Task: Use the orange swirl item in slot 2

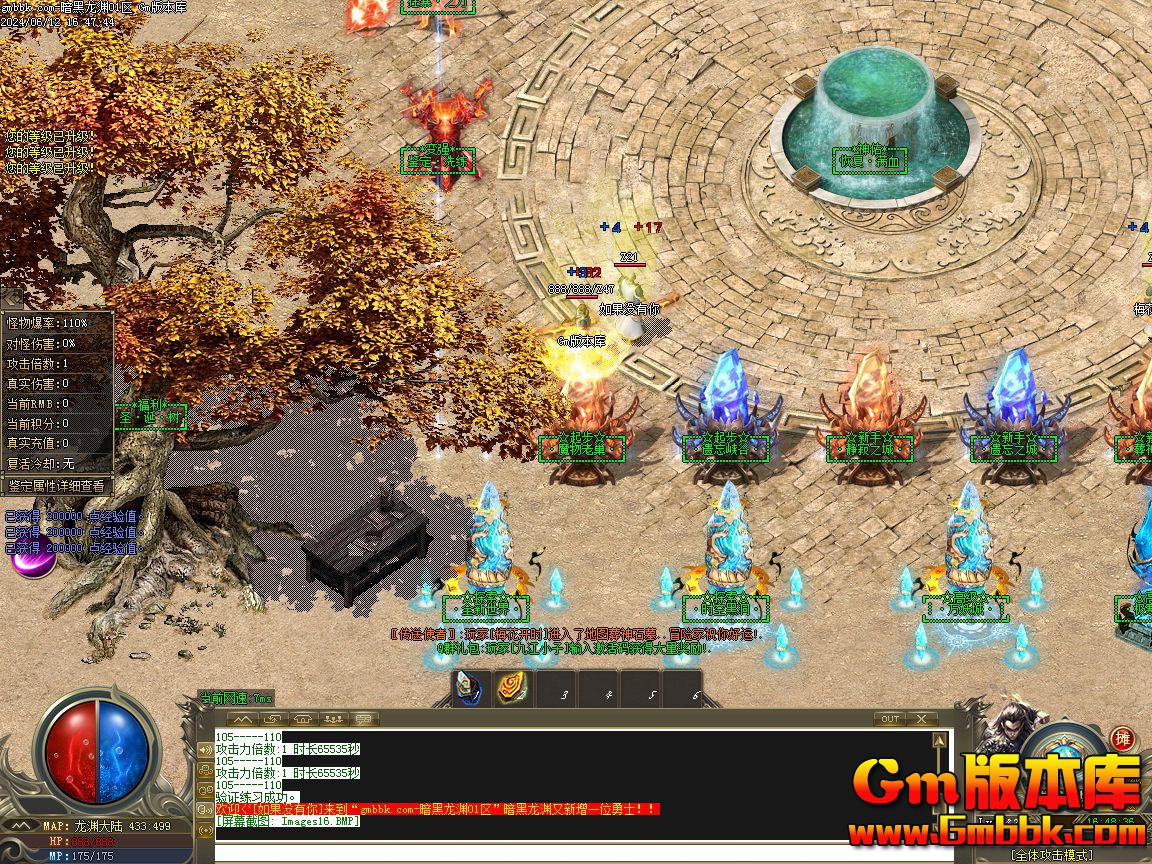Action: pos(512,688)
